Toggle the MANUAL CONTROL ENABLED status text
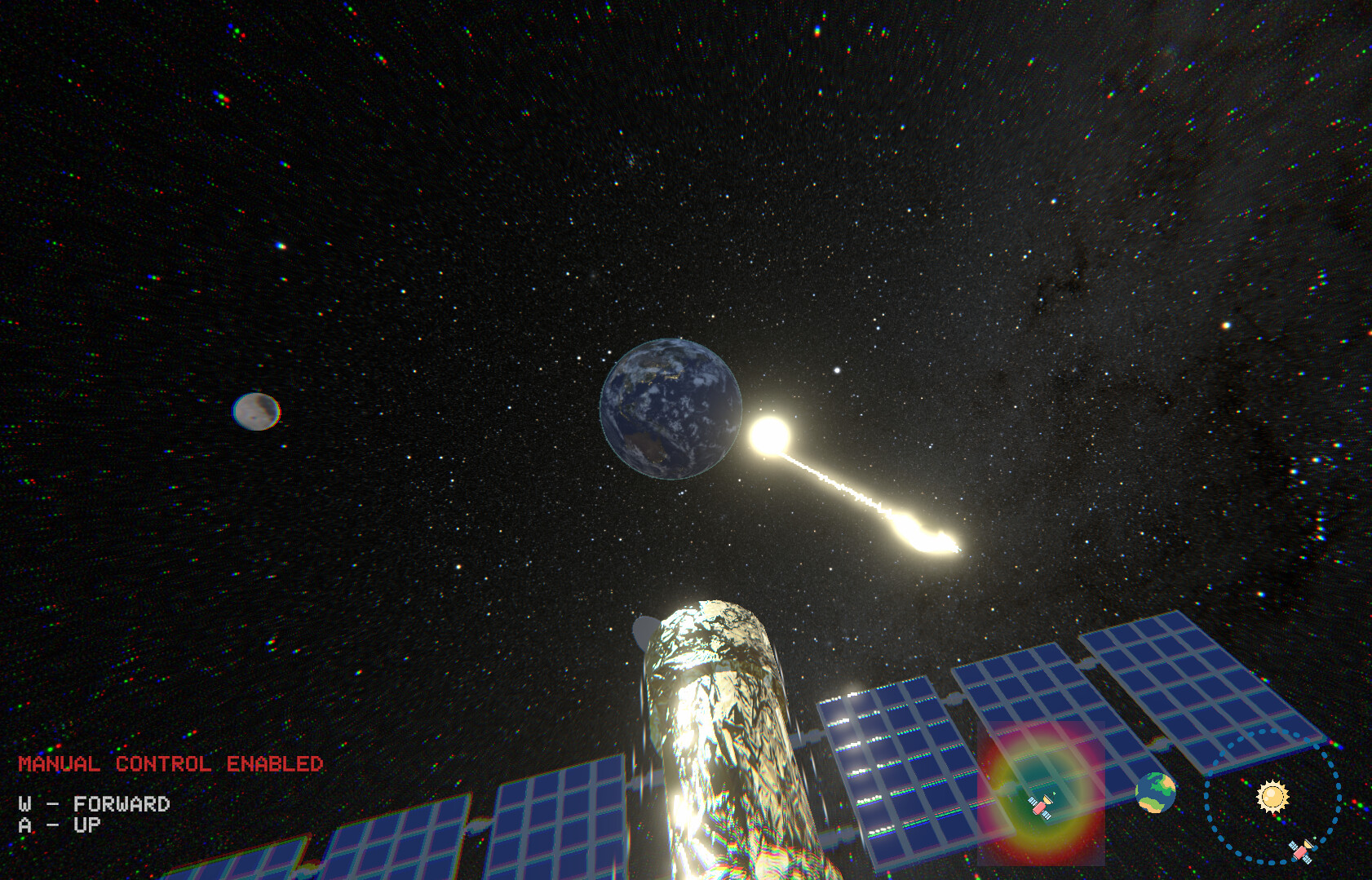Image resolution: width=1372 pixels, height=880 pixels. click(x=171, y=764)
